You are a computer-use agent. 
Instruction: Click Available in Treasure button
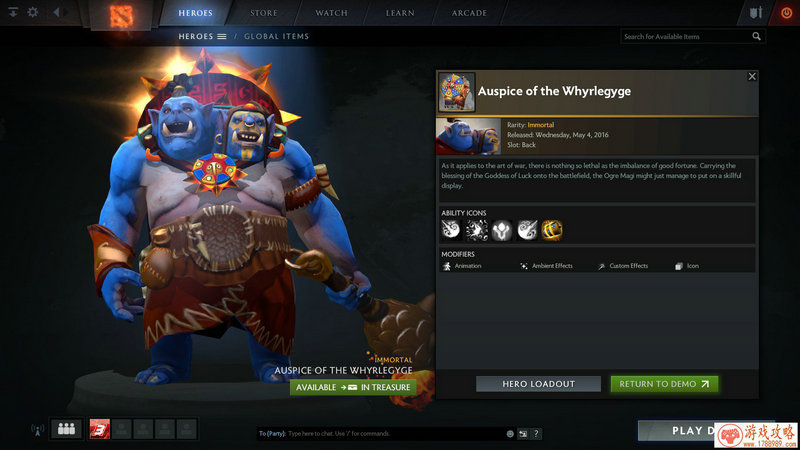(353, 387)
